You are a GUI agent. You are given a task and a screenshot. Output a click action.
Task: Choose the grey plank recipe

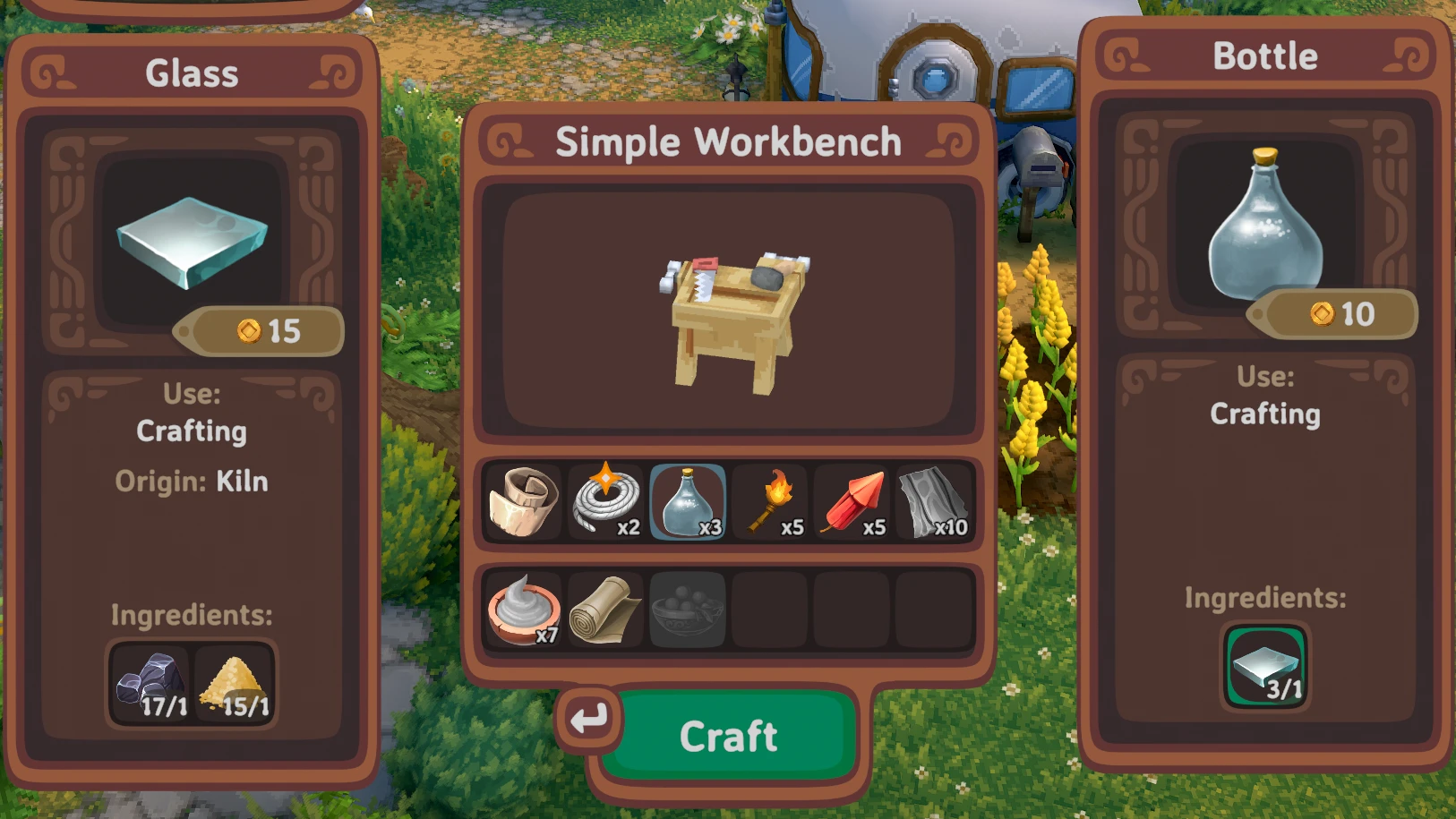934,501
